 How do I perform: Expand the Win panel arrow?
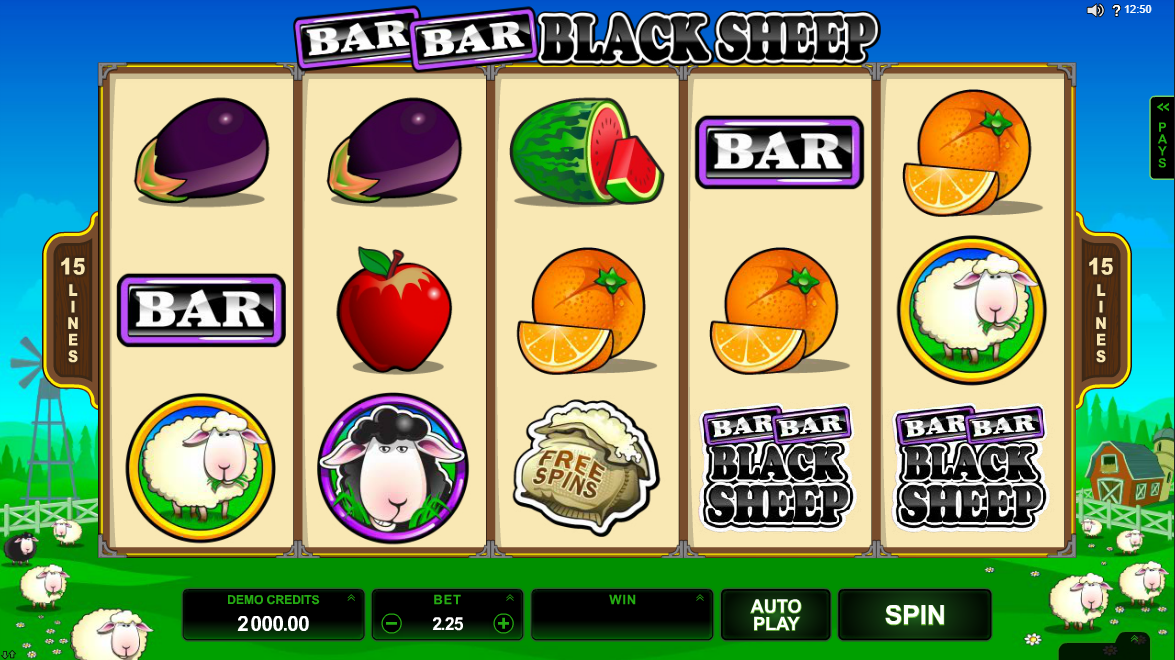[700, 598]
